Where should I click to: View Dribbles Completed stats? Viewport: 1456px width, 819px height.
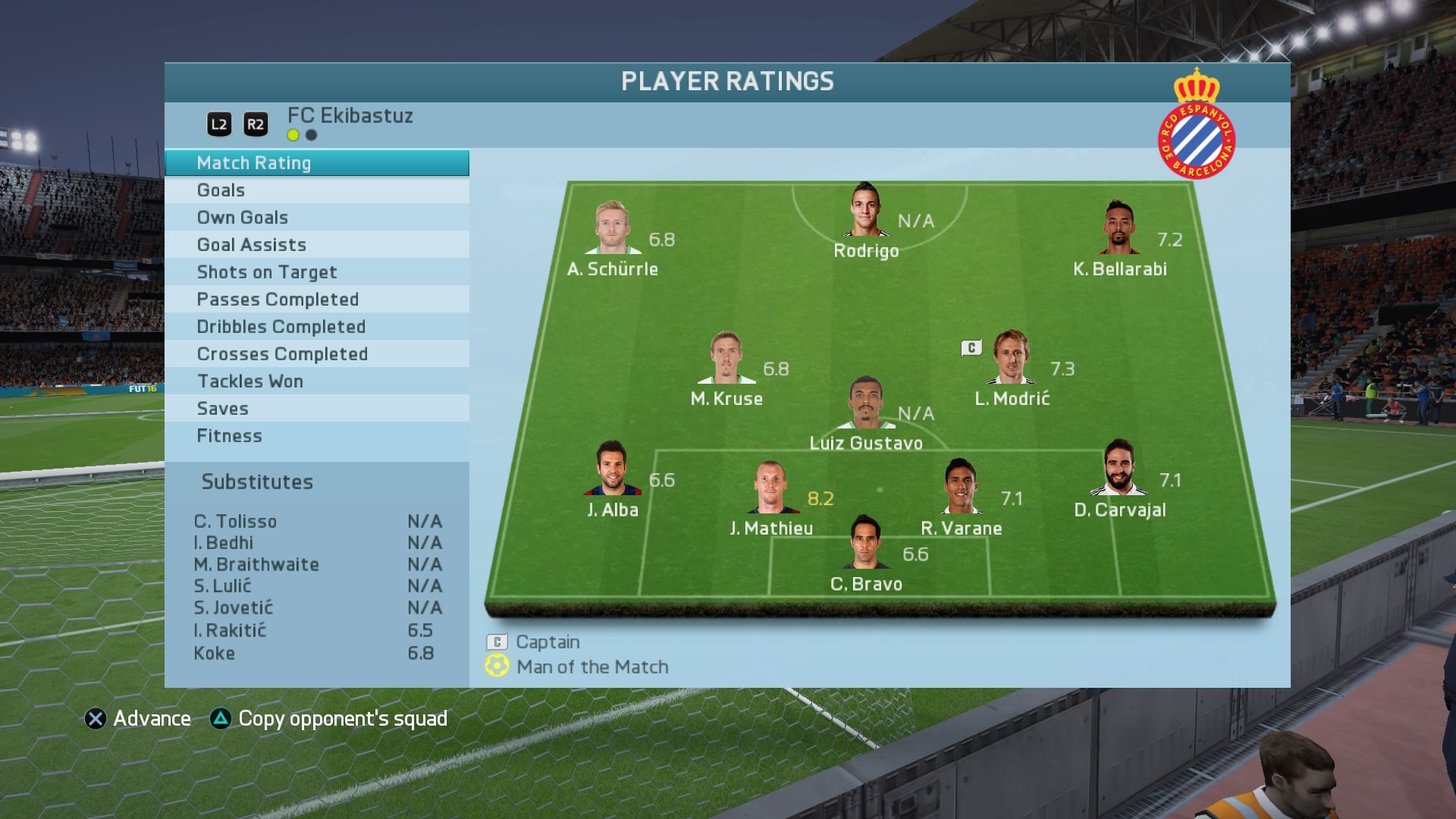[316, 327]
